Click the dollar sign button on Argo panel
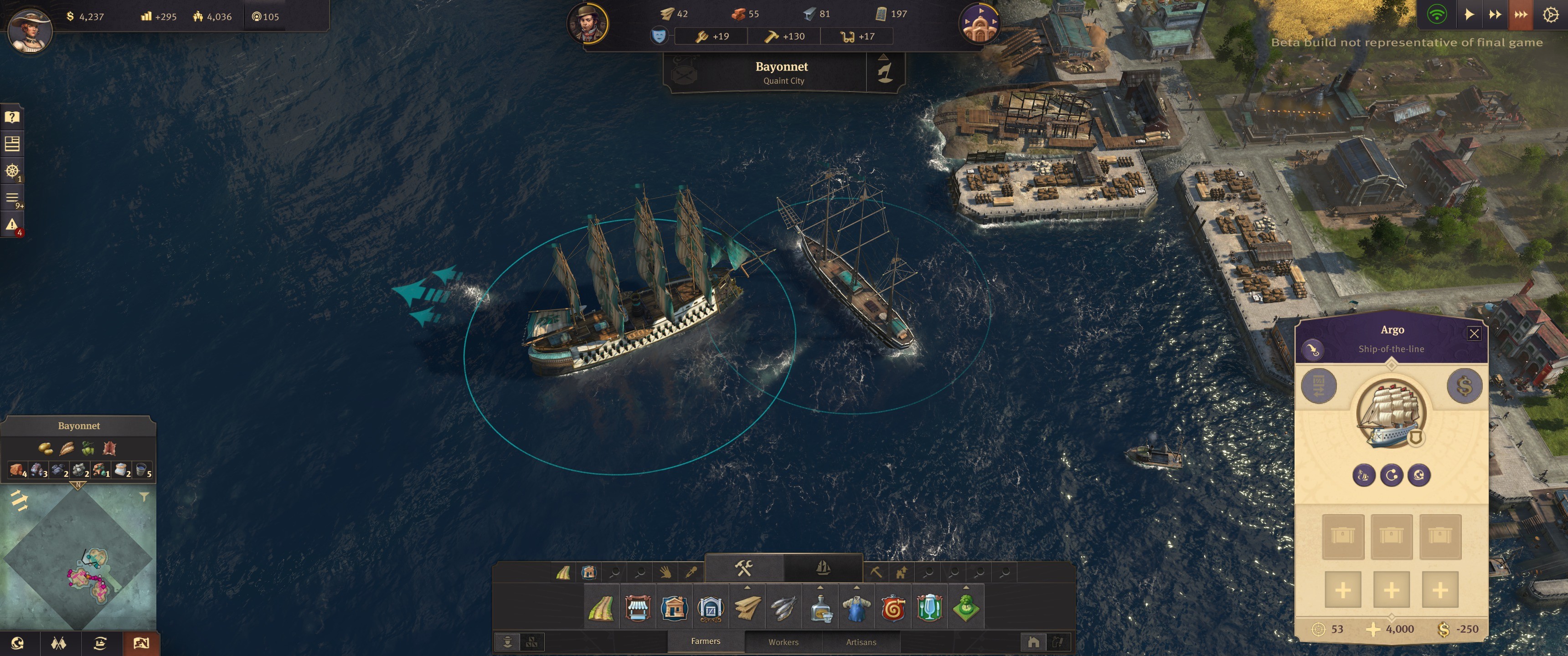This screenshot has height=656, width=1568. pos(1464,386)
